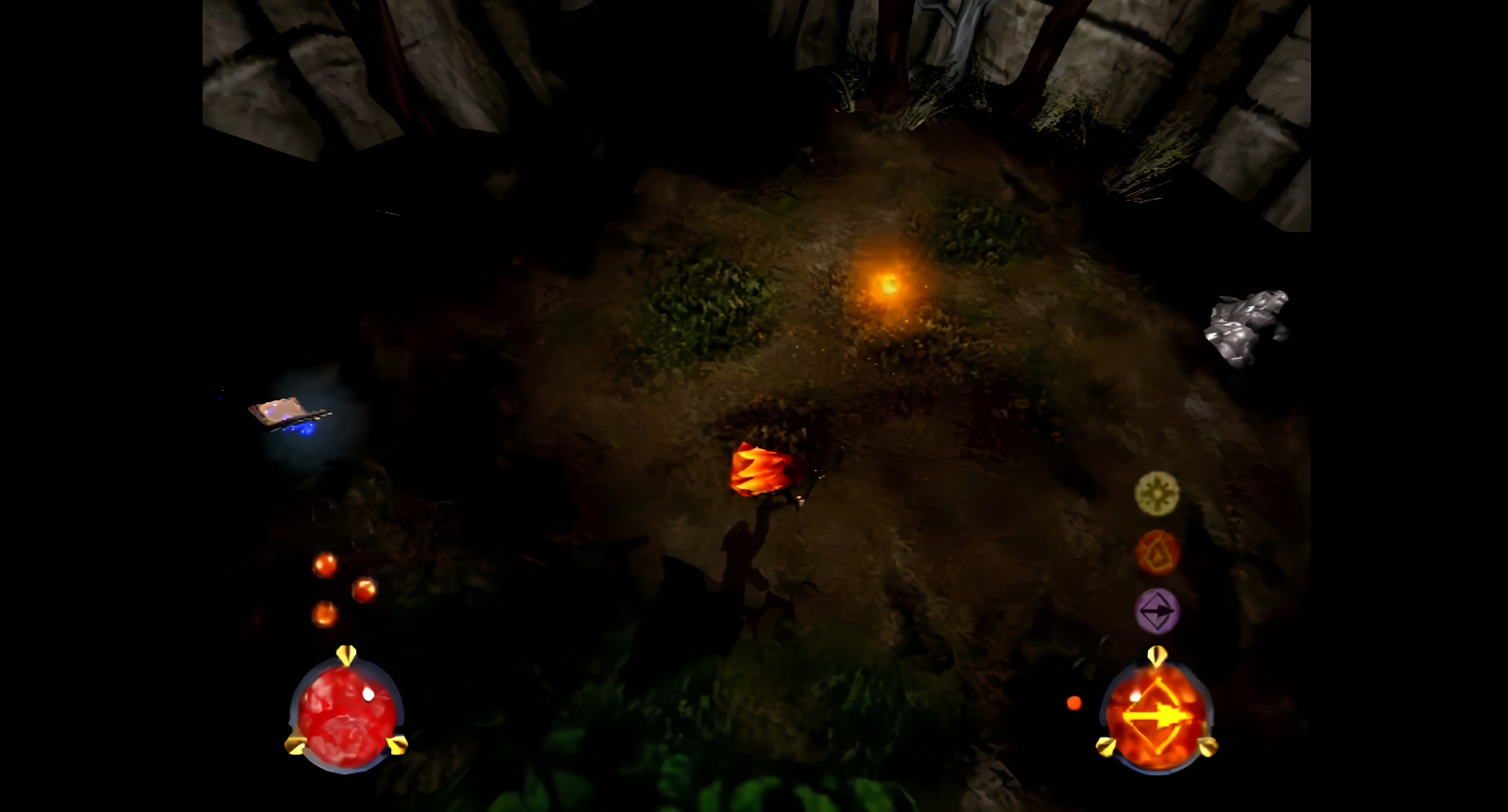Click the gold pin atop the health orb
1508x812 pixels.
[x=347, y=655]
